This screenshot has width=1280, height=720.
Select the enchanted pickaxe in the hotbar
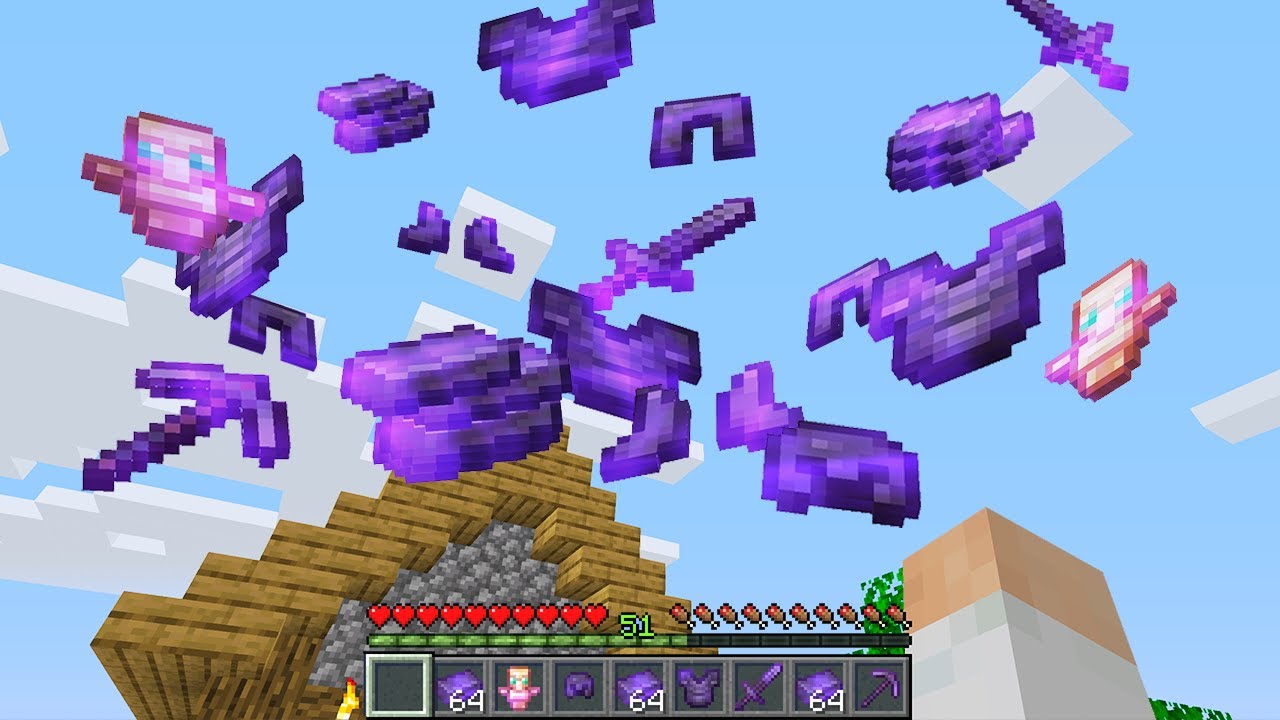(x=880, y=685)
